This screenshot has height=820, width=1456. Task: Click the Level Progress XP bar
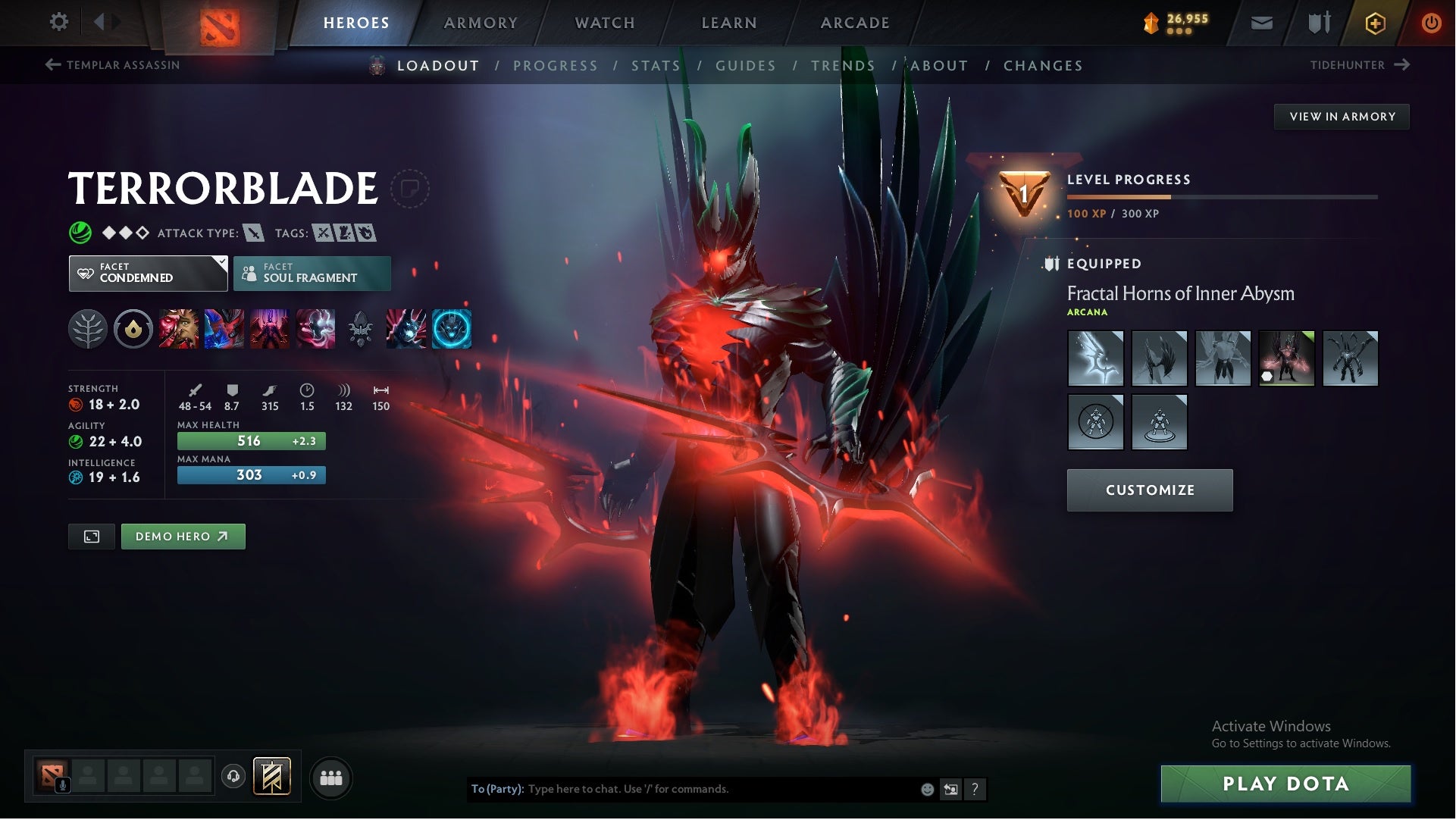[1220, 196]
